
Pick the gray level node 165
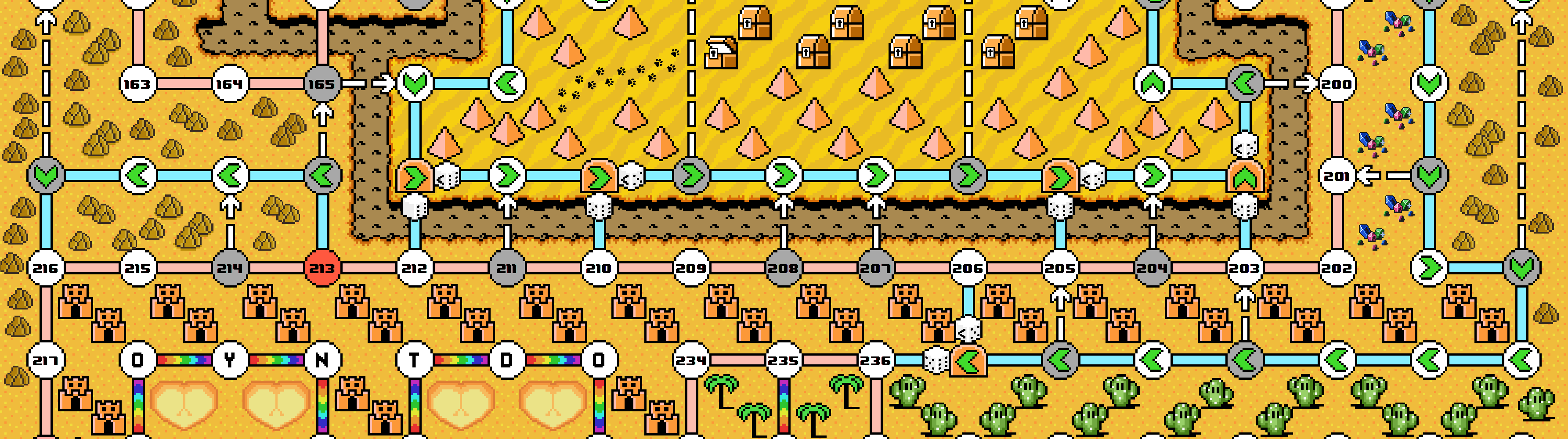tap(322, 83)
